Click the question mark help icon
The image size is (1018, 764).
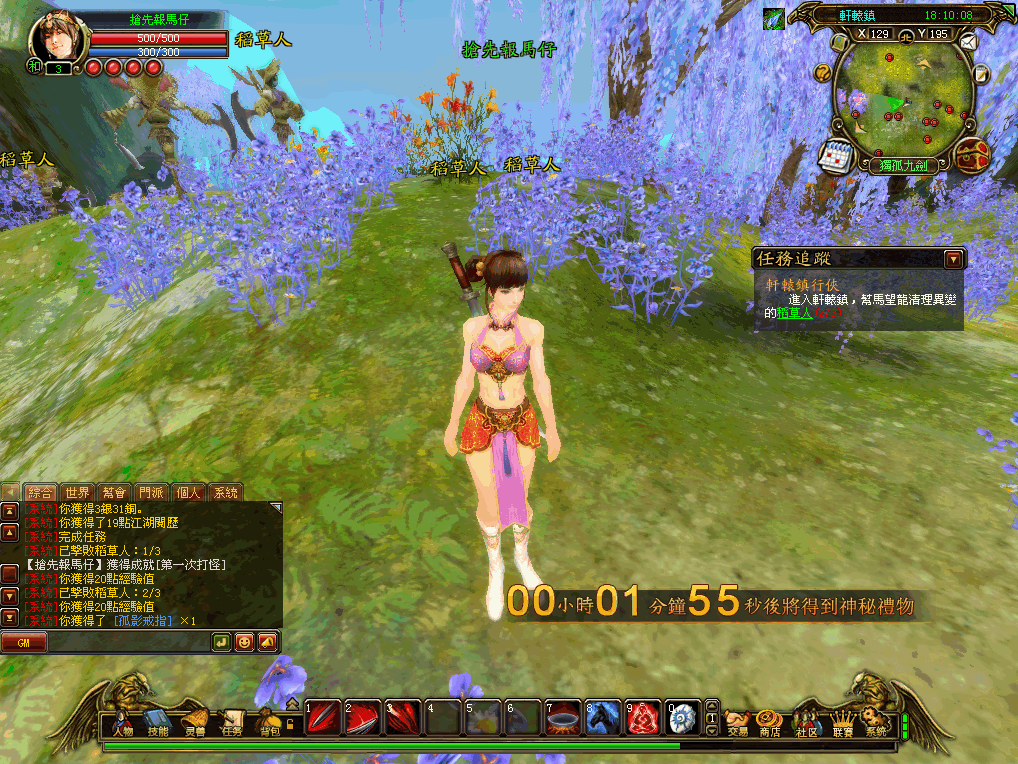coord(823,72)
